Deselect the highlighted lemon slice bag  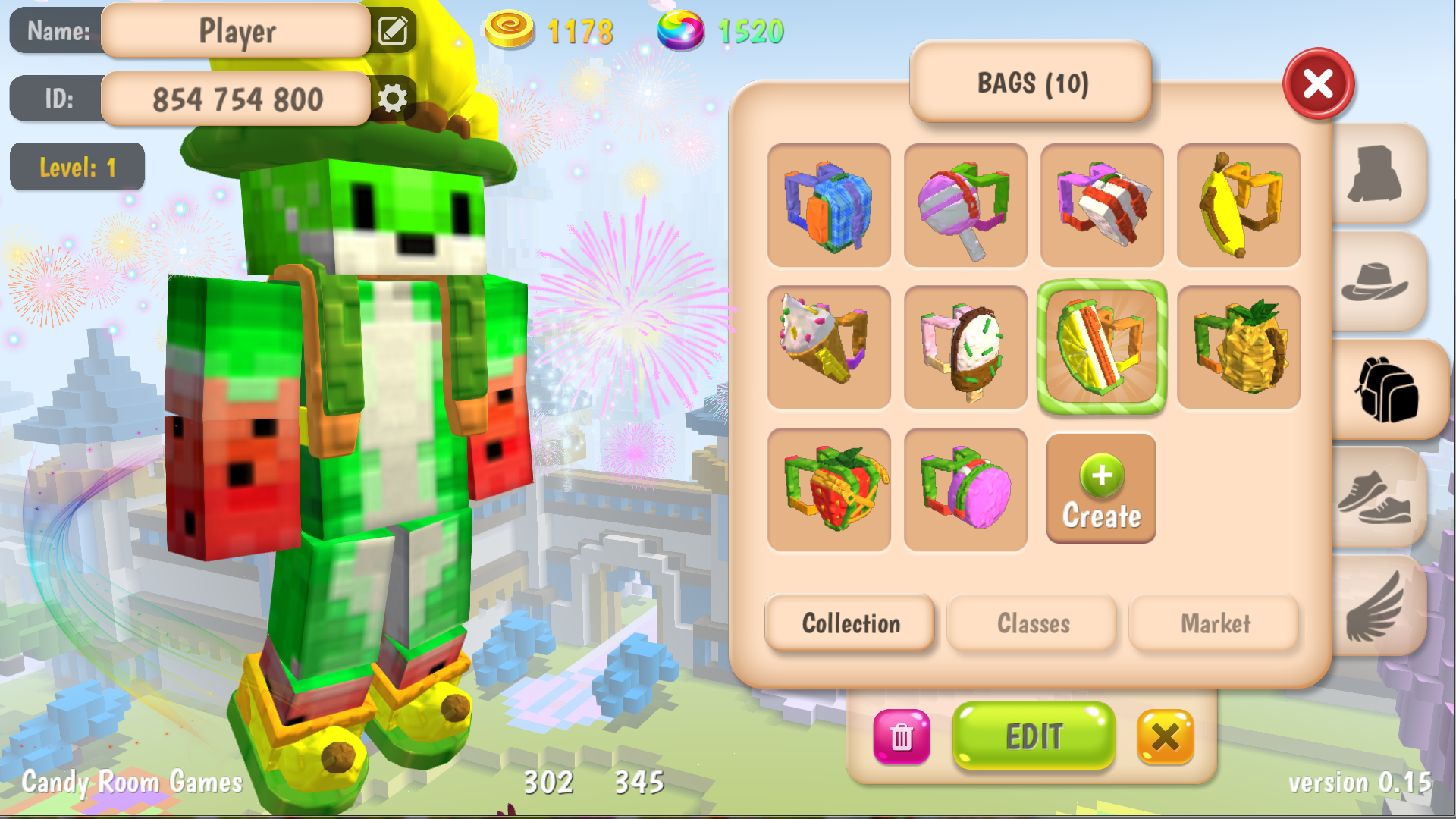pos(1100,347)
